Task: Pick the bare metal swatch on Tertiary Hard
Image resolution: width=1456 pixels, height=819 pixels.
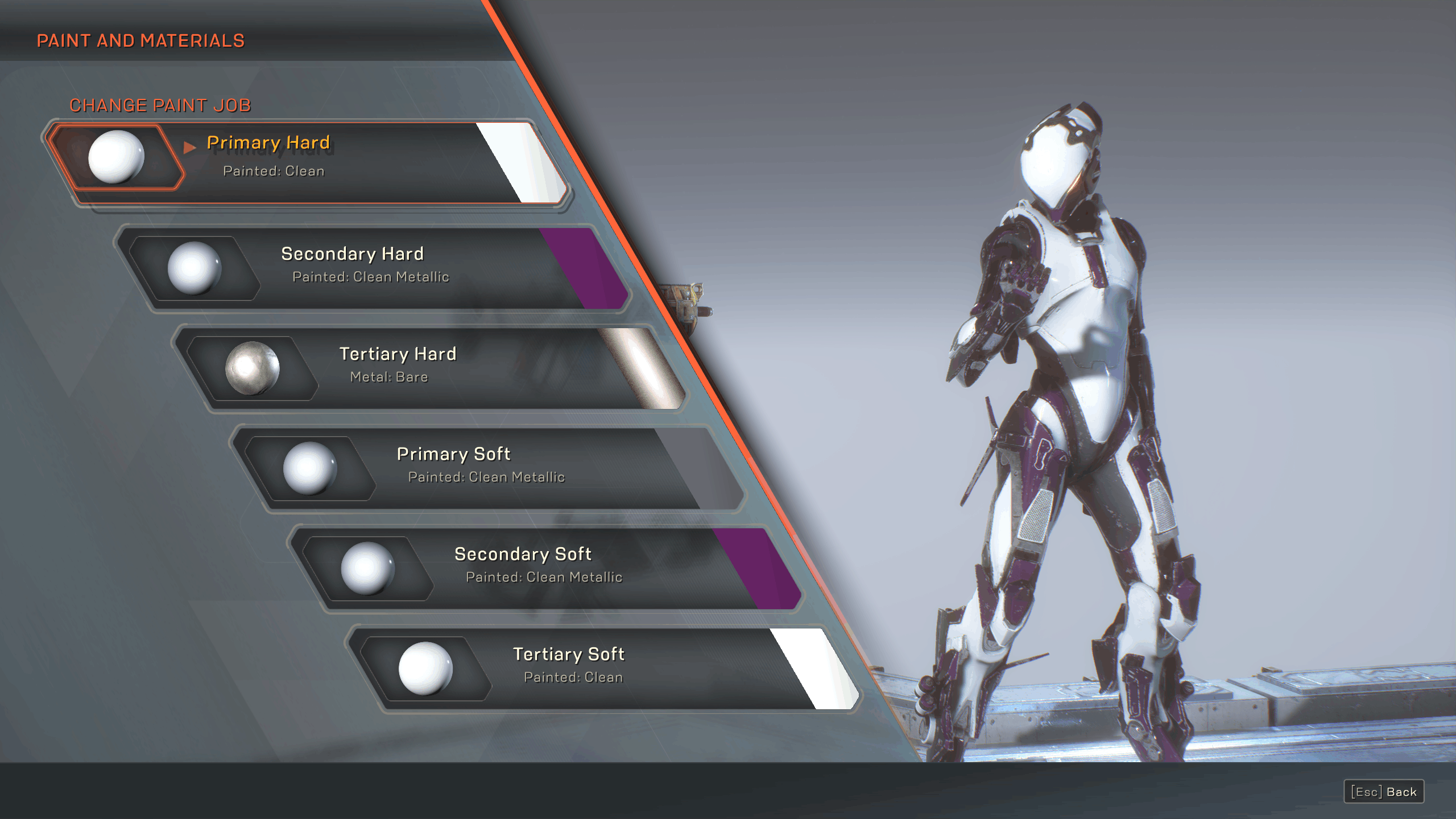Action: (644, 367)
